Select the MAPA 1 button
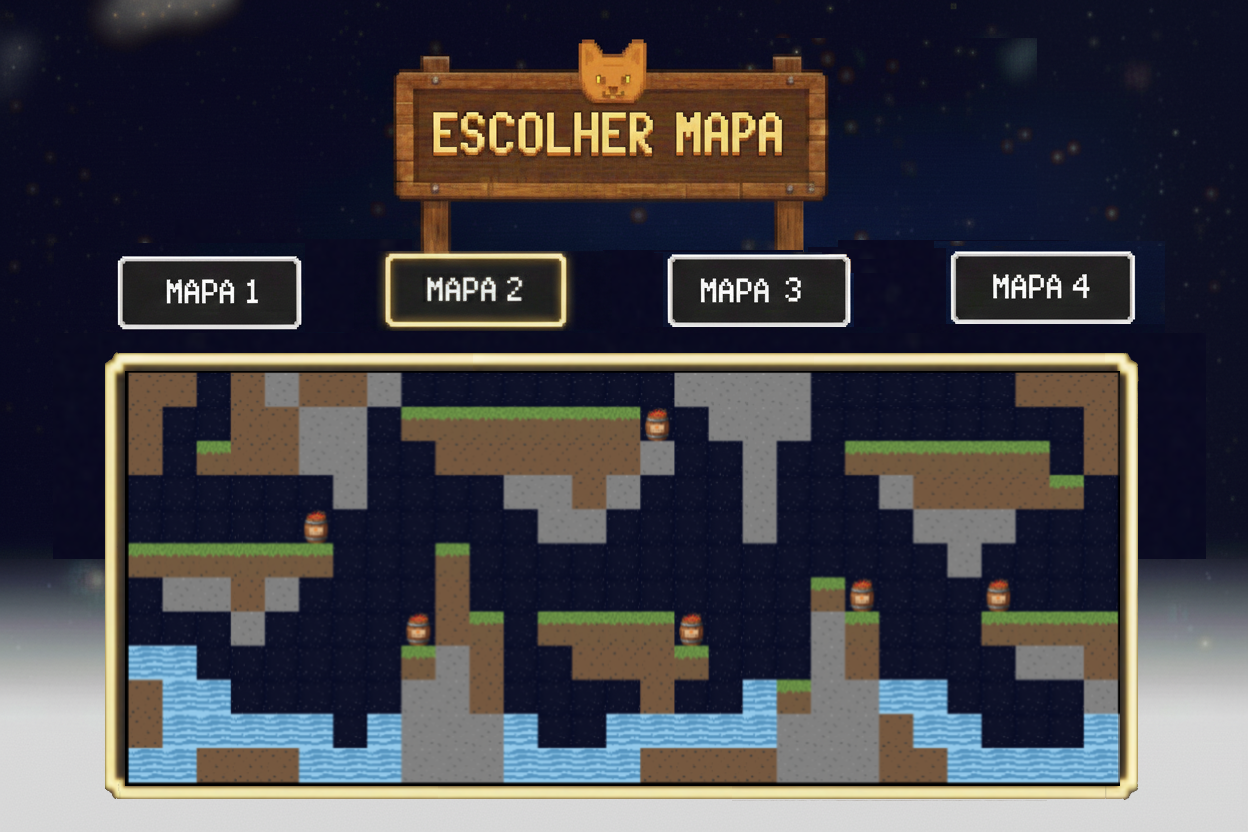The image size is (1248, 832). (x=209, y=293)
